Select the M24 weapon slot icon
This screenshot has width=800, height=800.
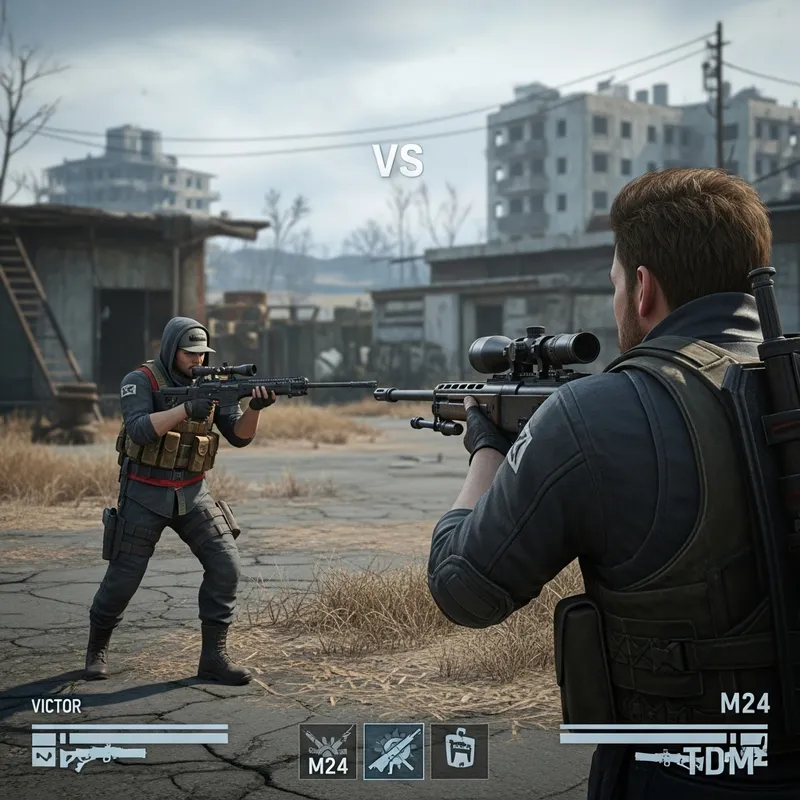tap(327, 751)
